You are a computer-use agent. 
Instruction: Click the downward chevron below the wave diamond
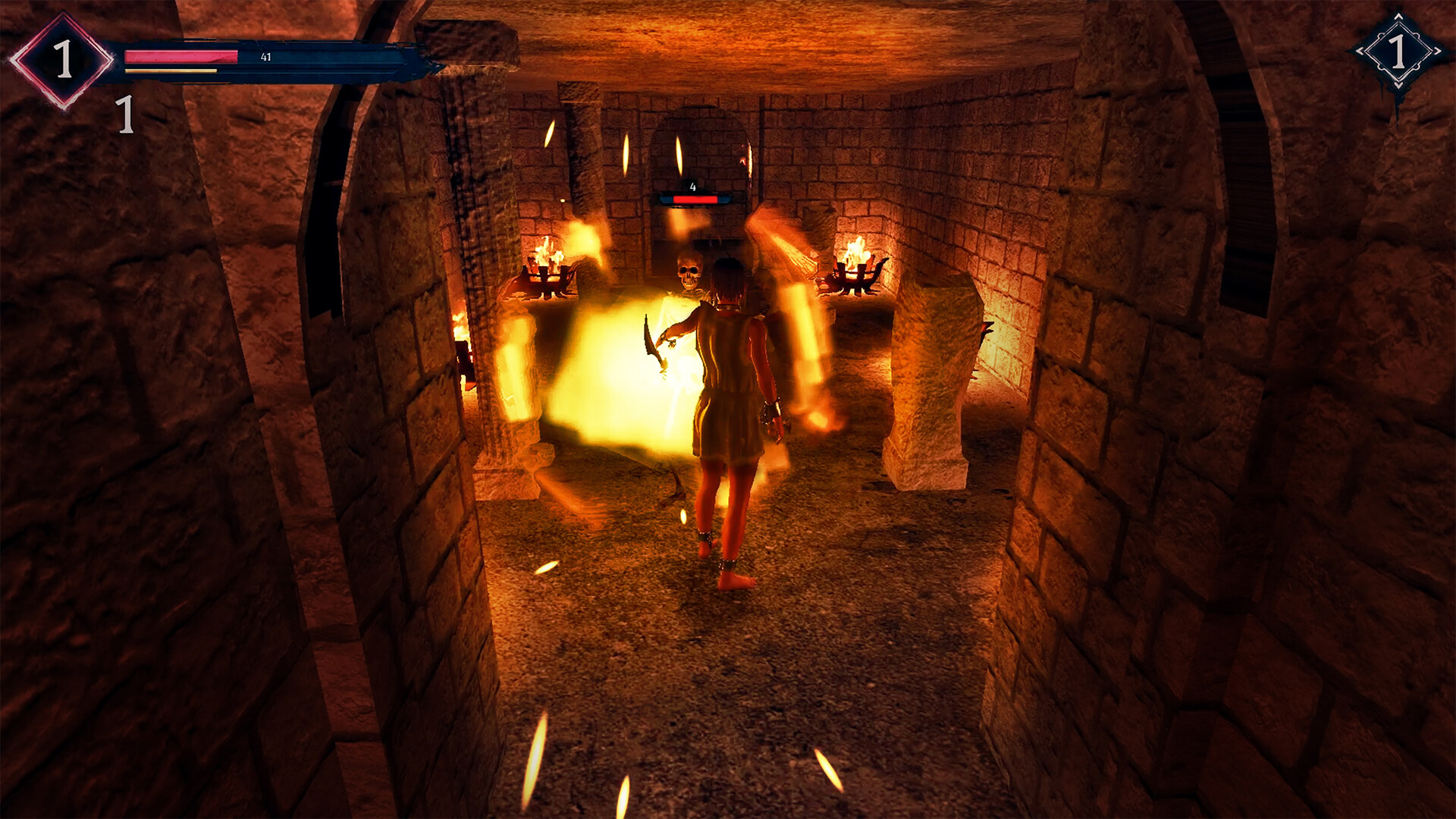point(1398,83)
